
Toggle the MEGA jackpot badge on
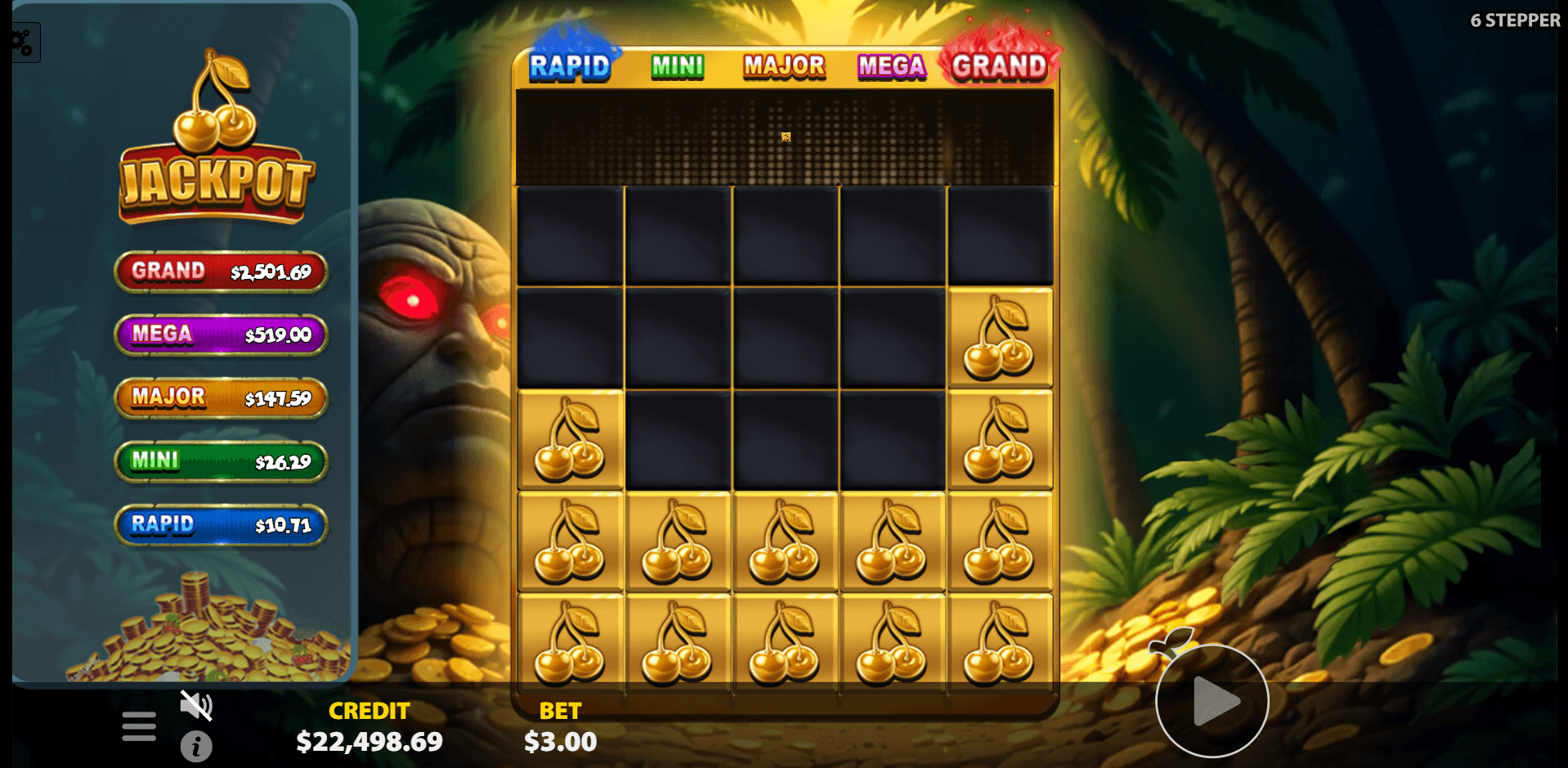[219, 335]
